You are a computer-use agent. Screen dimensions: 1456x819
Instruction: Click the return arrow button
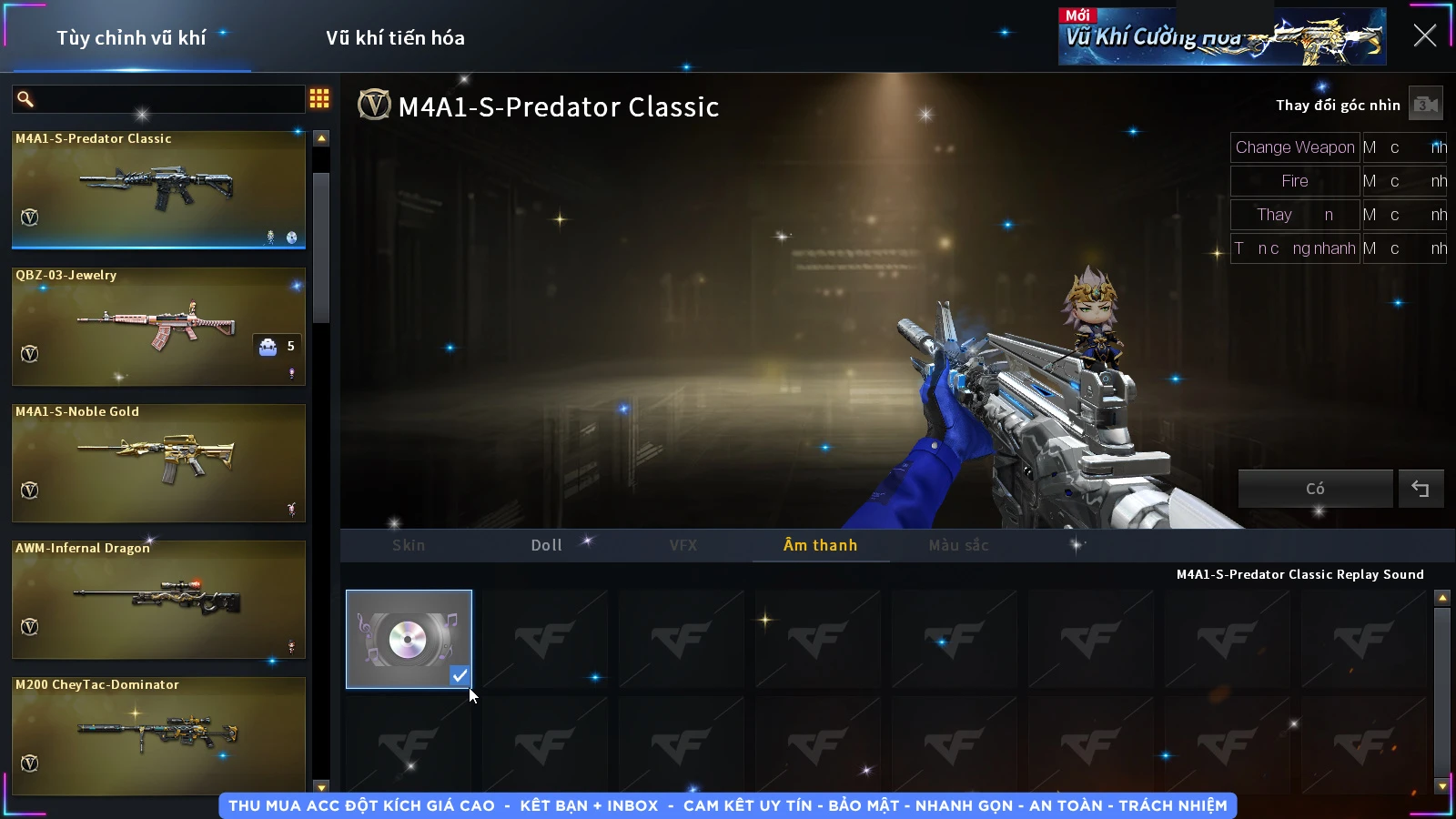1421,489
